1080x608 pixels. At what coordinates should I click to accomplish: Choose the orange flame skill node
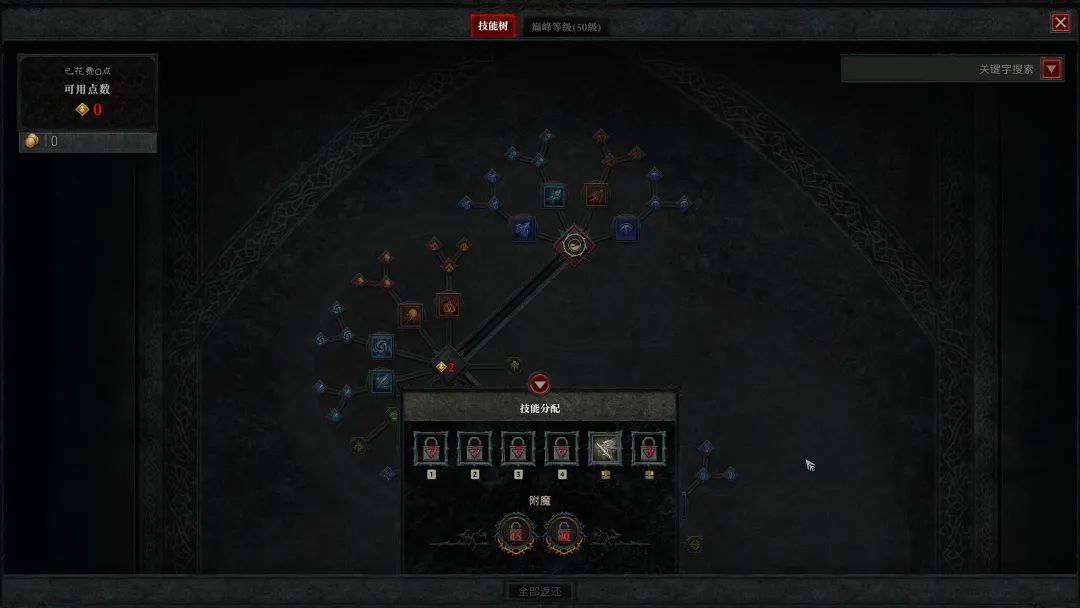[x=448, y=305]
